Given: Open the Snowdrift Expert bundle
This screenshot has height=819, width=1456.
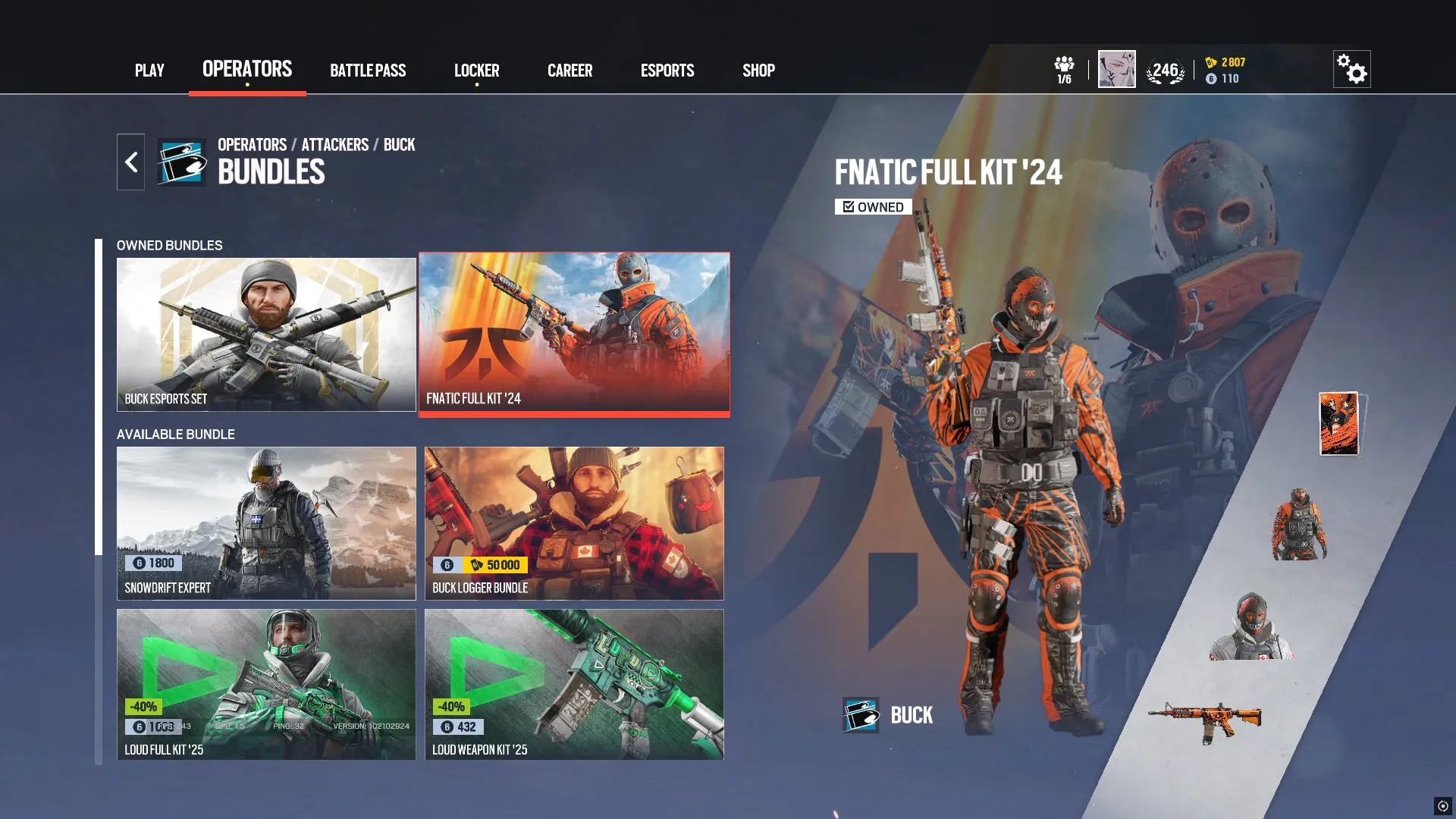Looking at the screenshot, I should point(266,523).
